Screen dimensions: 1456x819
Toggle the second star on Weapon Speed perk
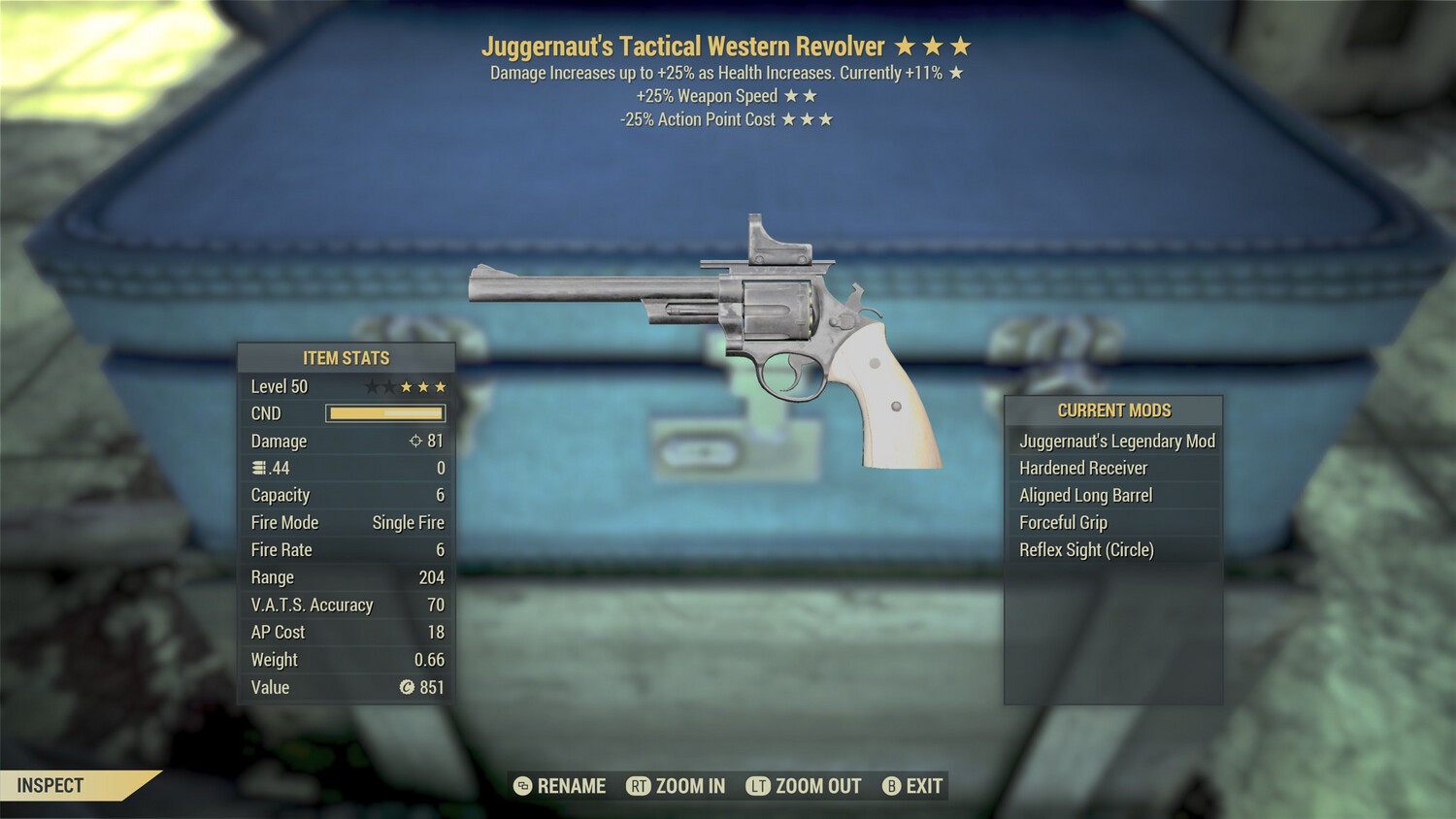[810, 95]
